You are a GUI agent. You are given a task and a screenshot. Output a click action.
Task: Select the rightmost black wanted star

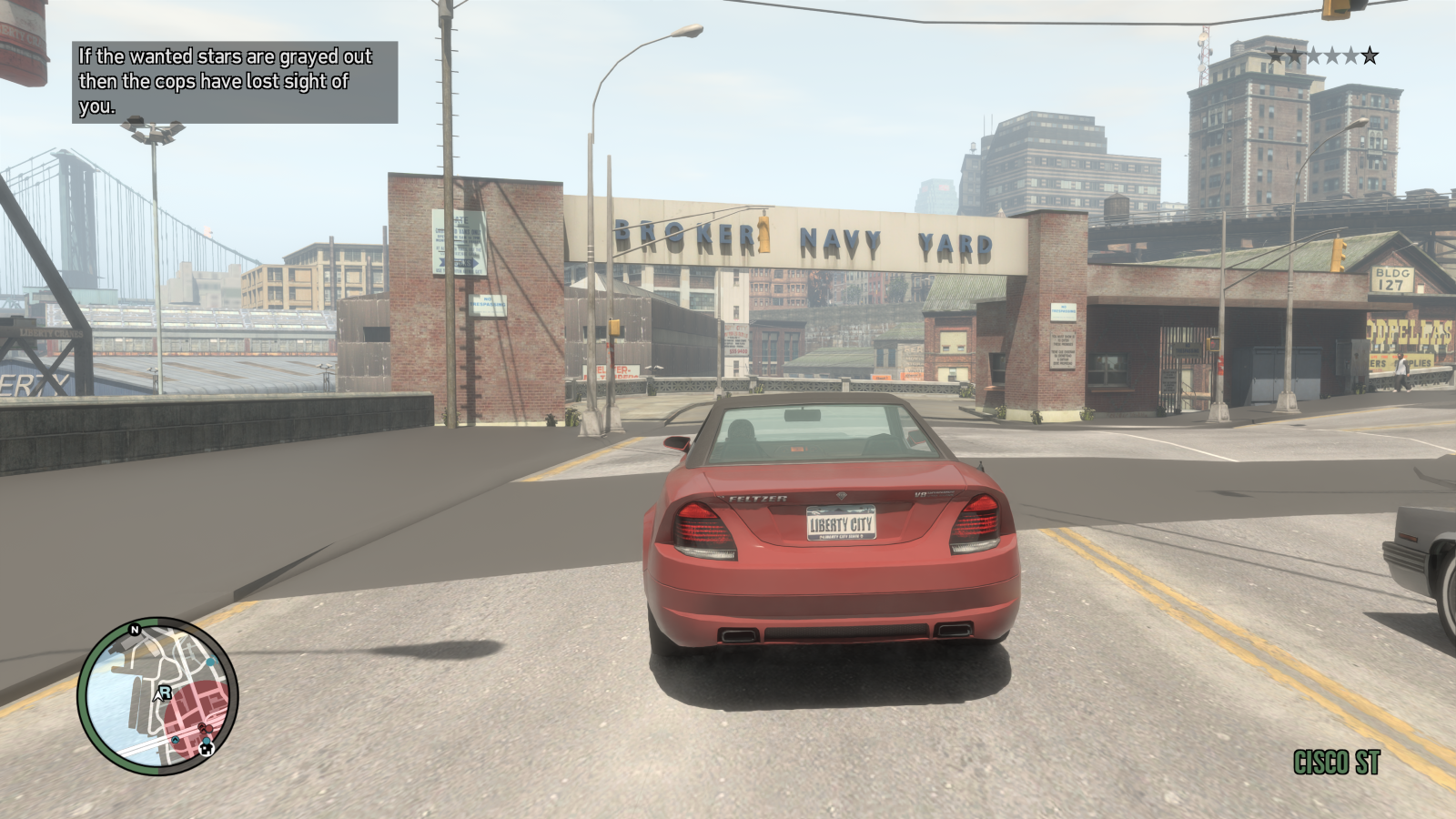pos(1370,55)
